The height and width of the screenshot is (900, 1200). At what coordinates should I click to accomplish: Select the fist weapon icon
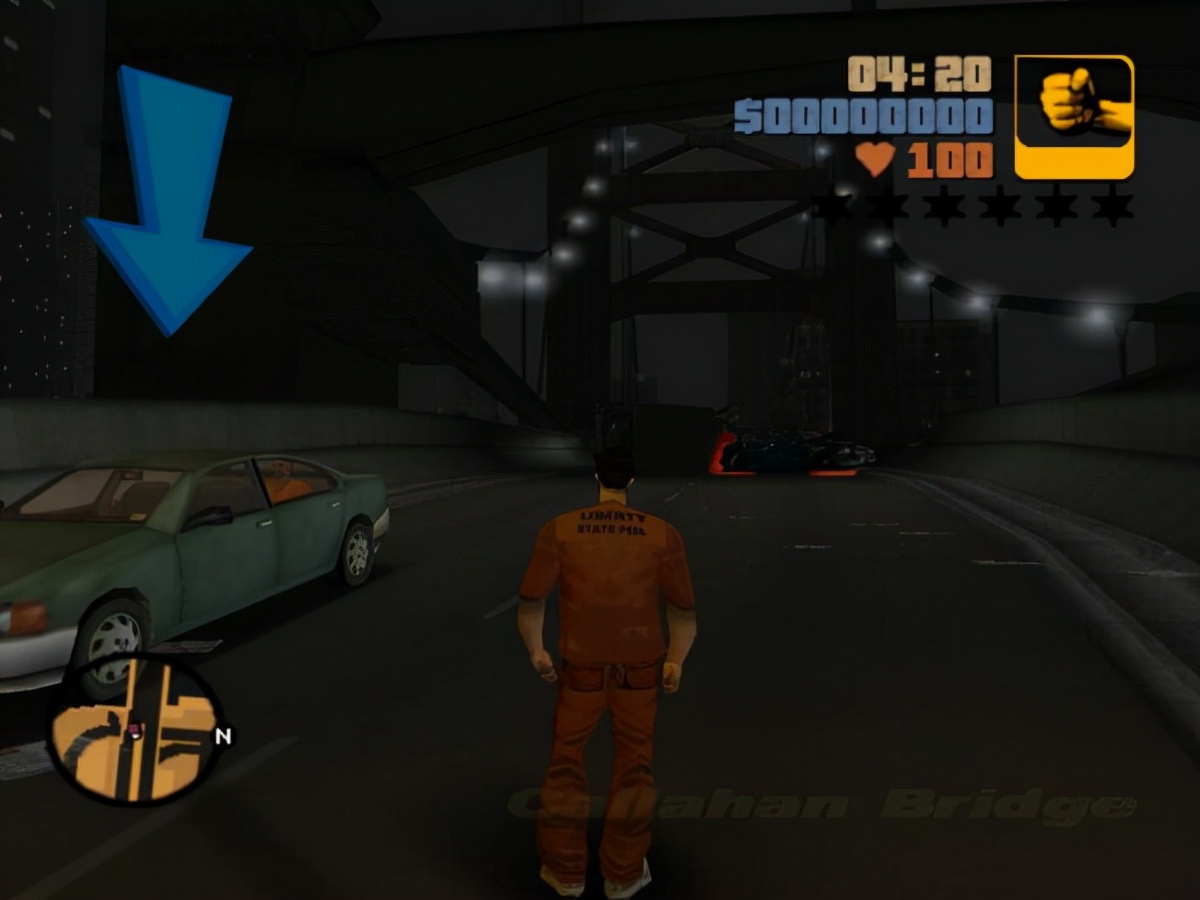pos(1074,116)
